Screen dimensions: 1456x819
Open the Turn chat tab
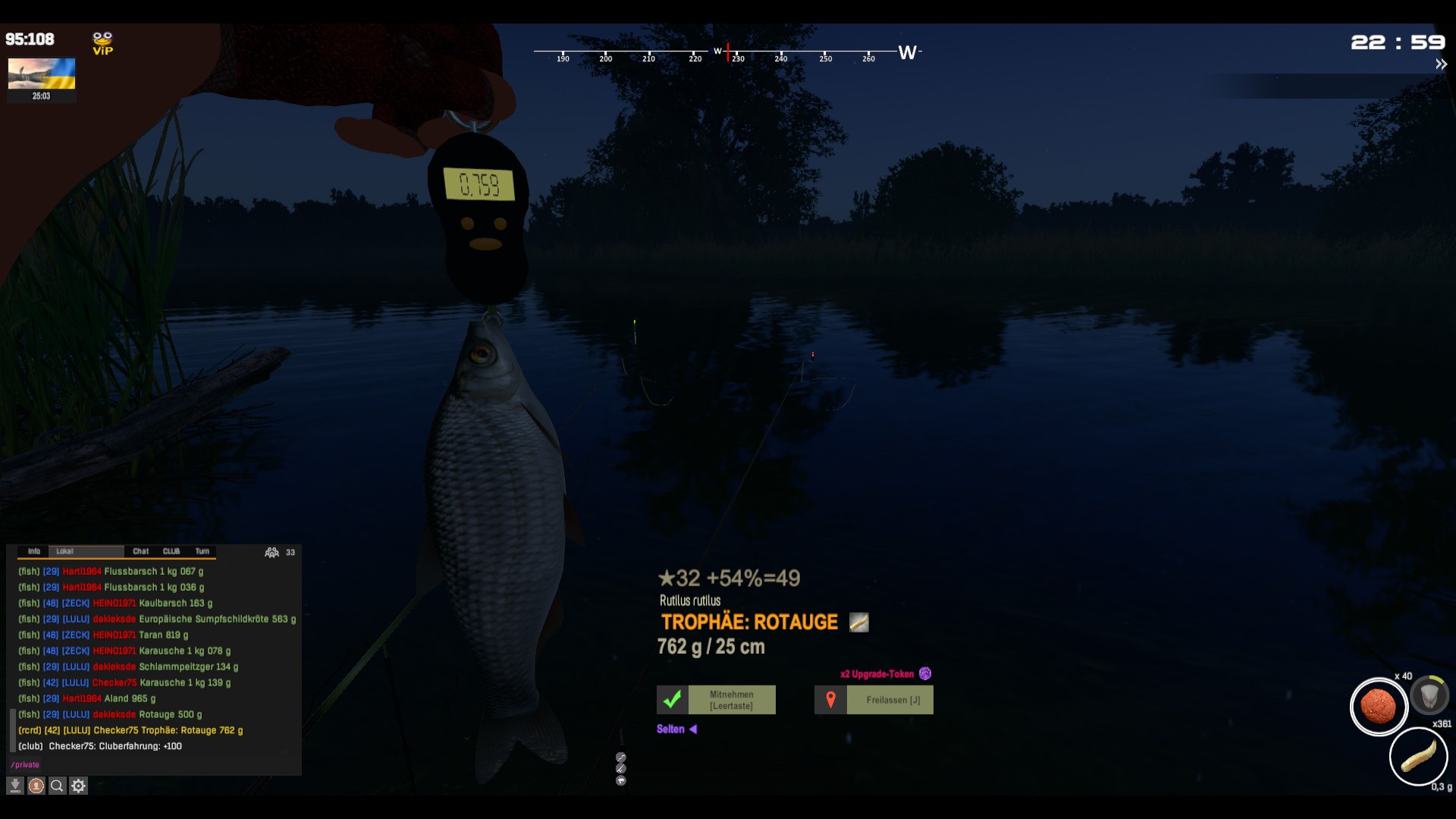[202, 551]
